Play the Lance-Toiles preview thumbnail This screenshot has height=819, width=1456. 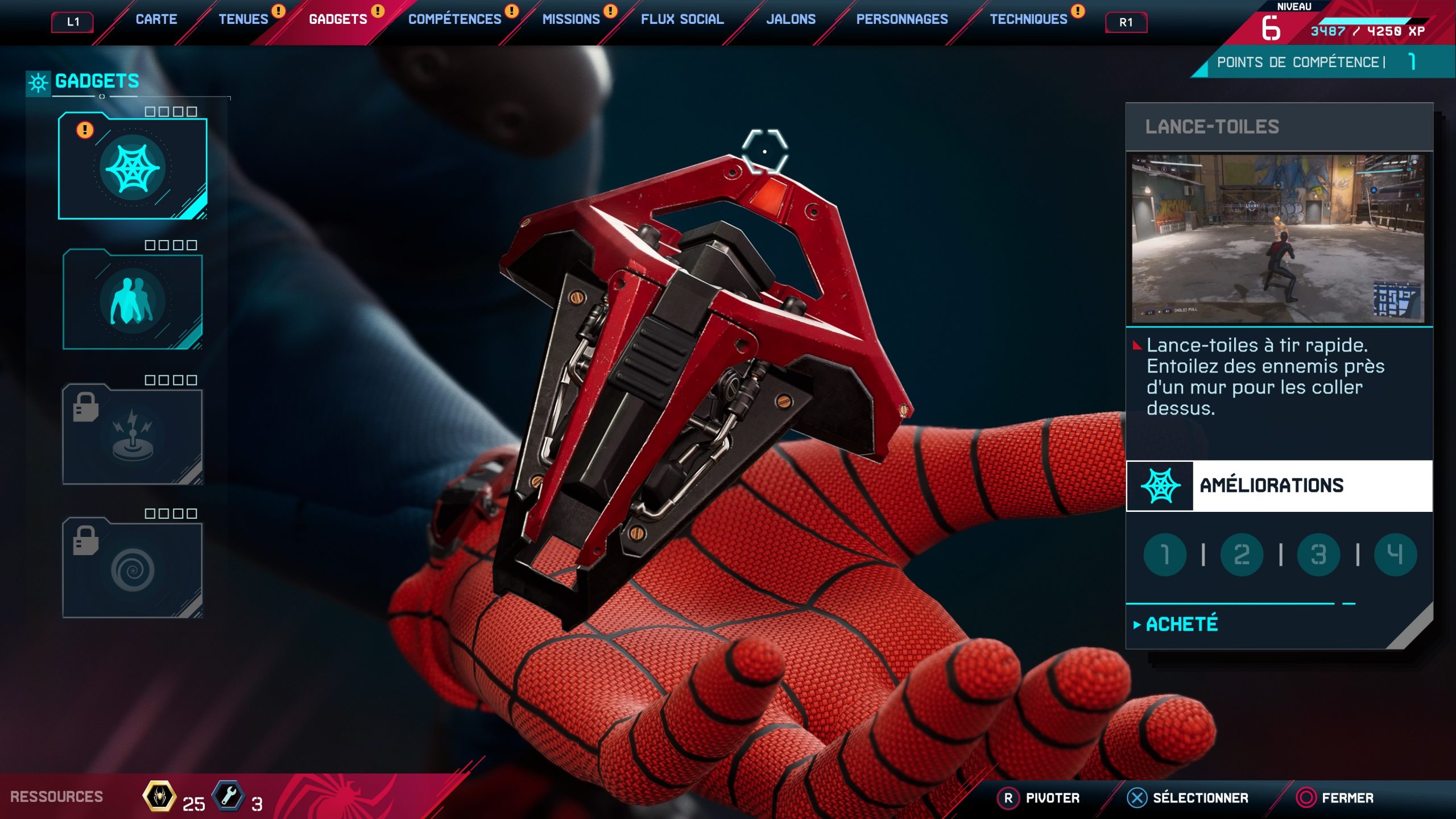(1279, 238)
